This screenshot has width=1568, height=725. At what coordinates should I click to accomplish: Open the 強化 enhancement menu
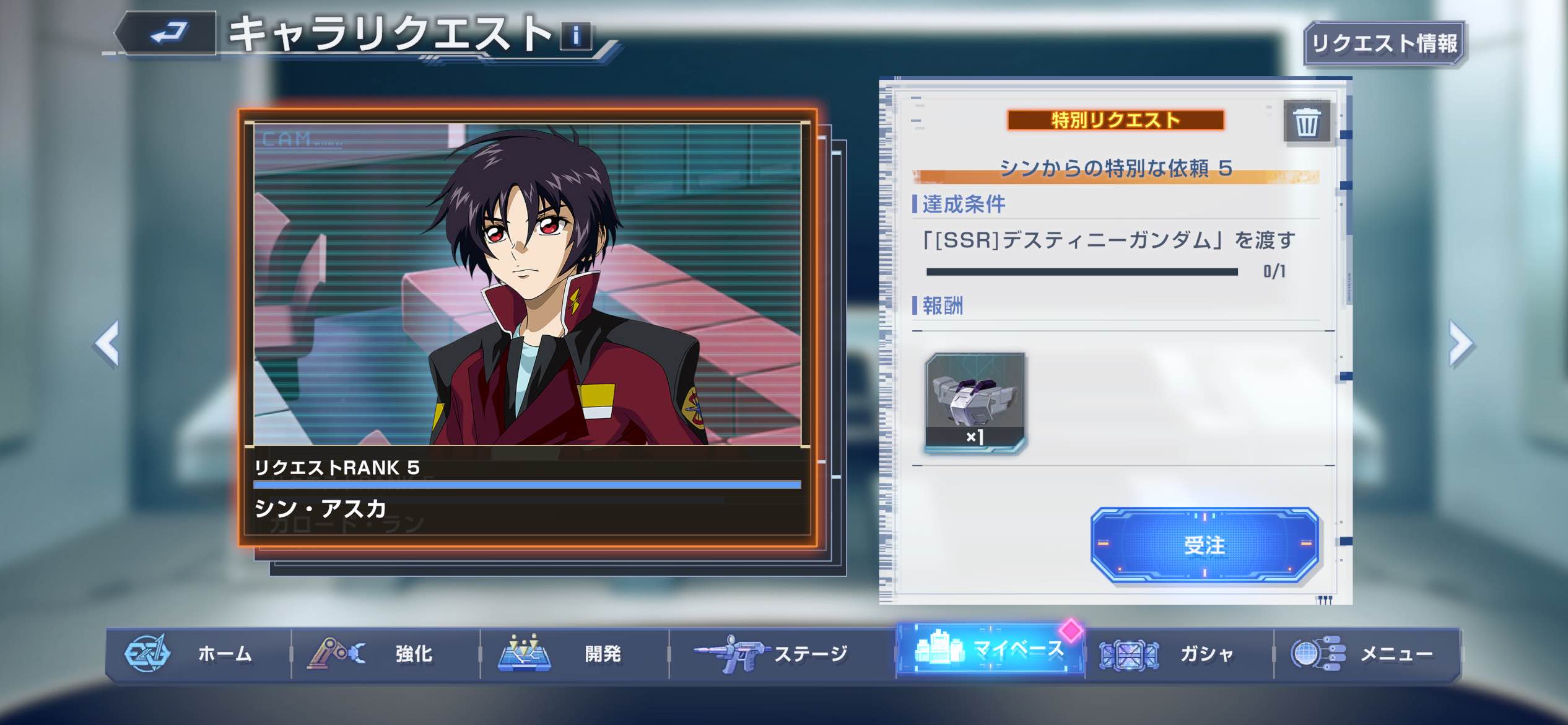coord(386,654)
